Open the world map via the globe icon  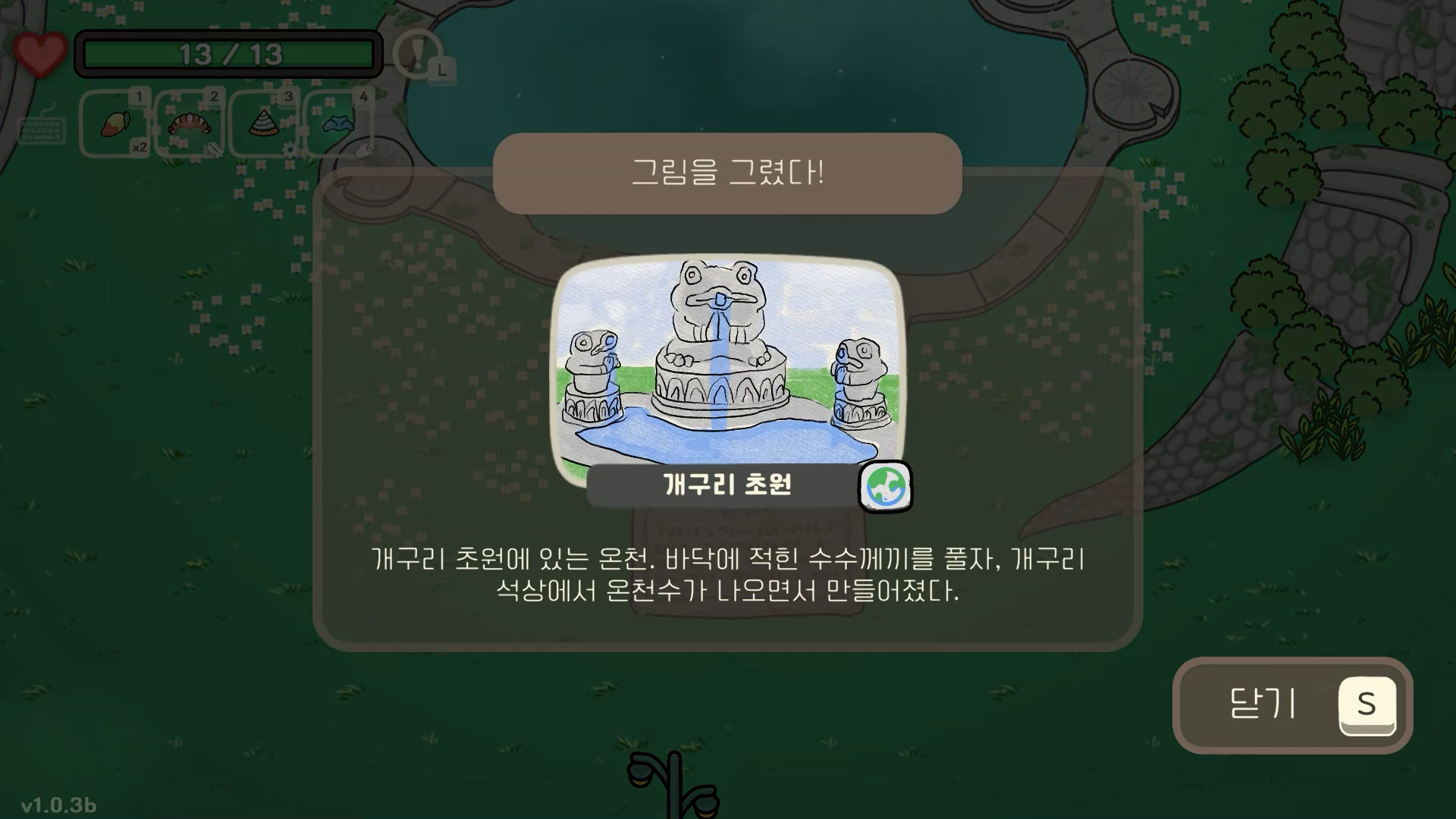884,488
